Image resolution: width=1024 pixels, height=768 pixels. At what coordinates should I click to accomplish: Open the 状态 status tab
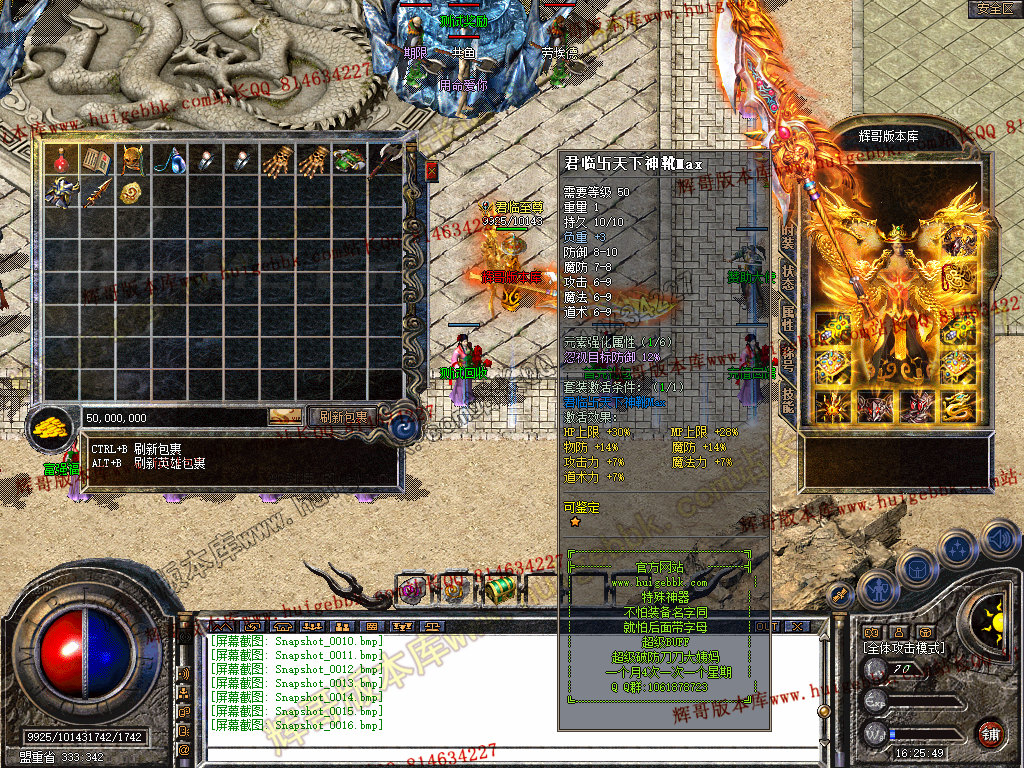click(788, 279)
